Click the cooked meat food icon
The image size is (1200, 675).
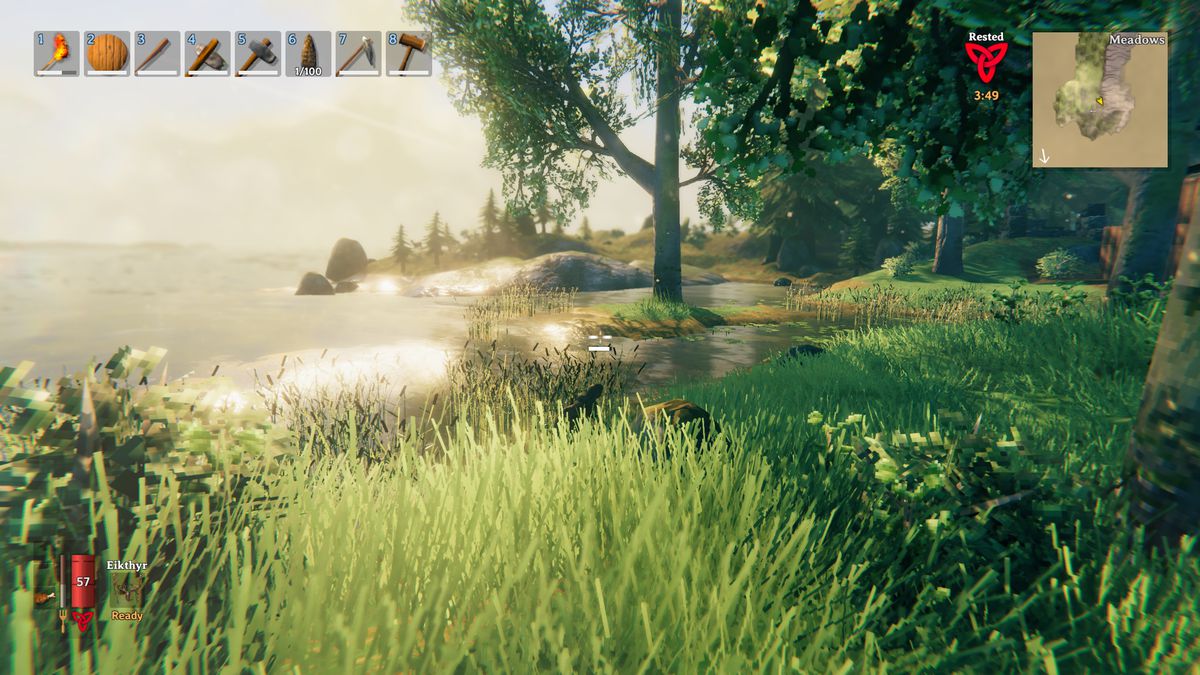point(42,597)
